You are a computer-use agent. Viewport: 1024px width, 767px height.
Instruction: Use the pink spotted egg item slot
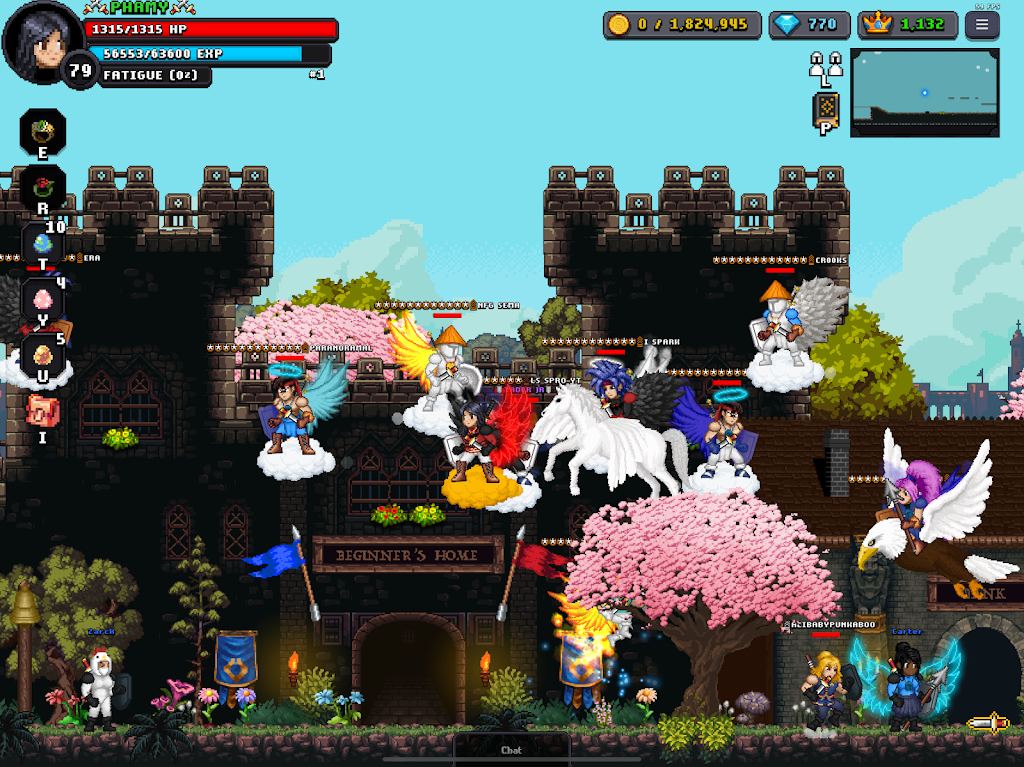[43, 300]
